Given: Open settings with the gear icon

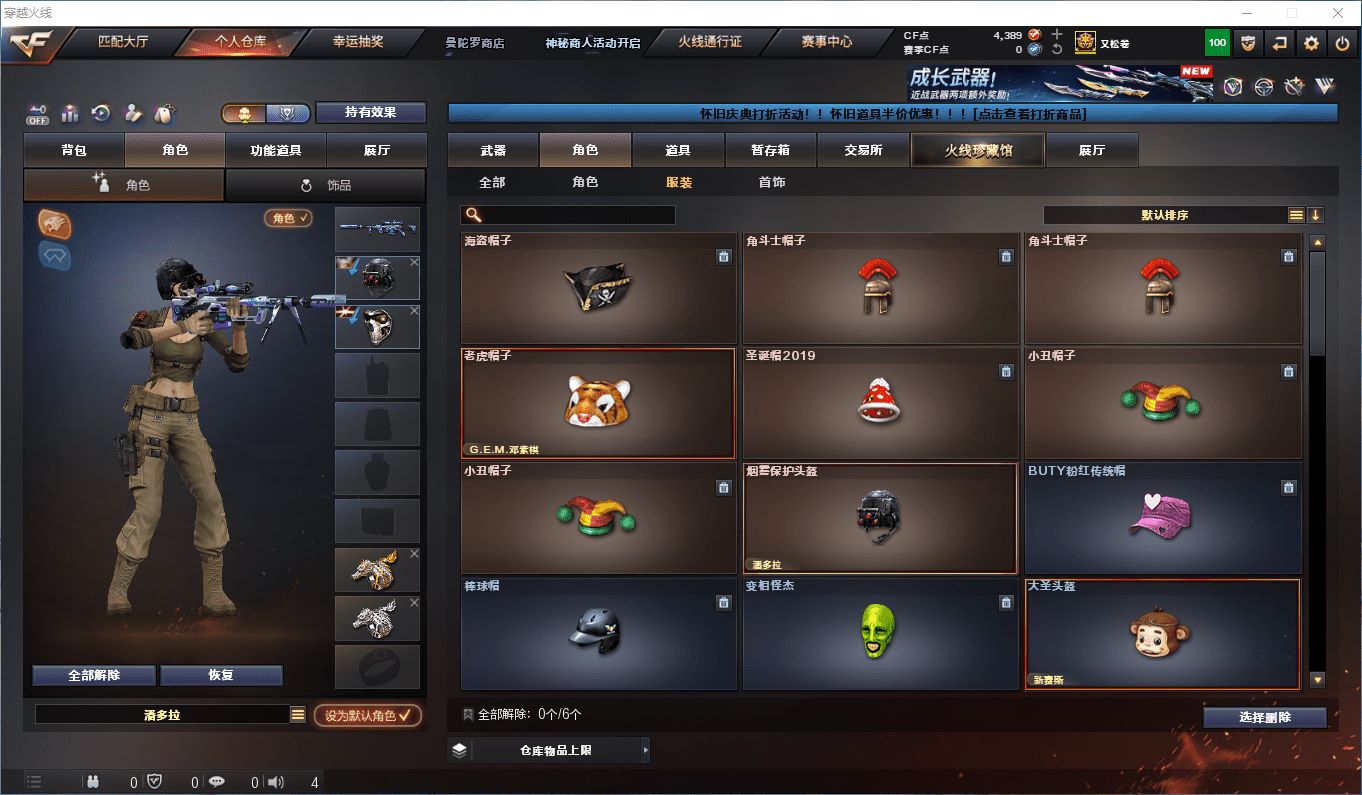Looking at the screenshot, I should (1311, 43).
